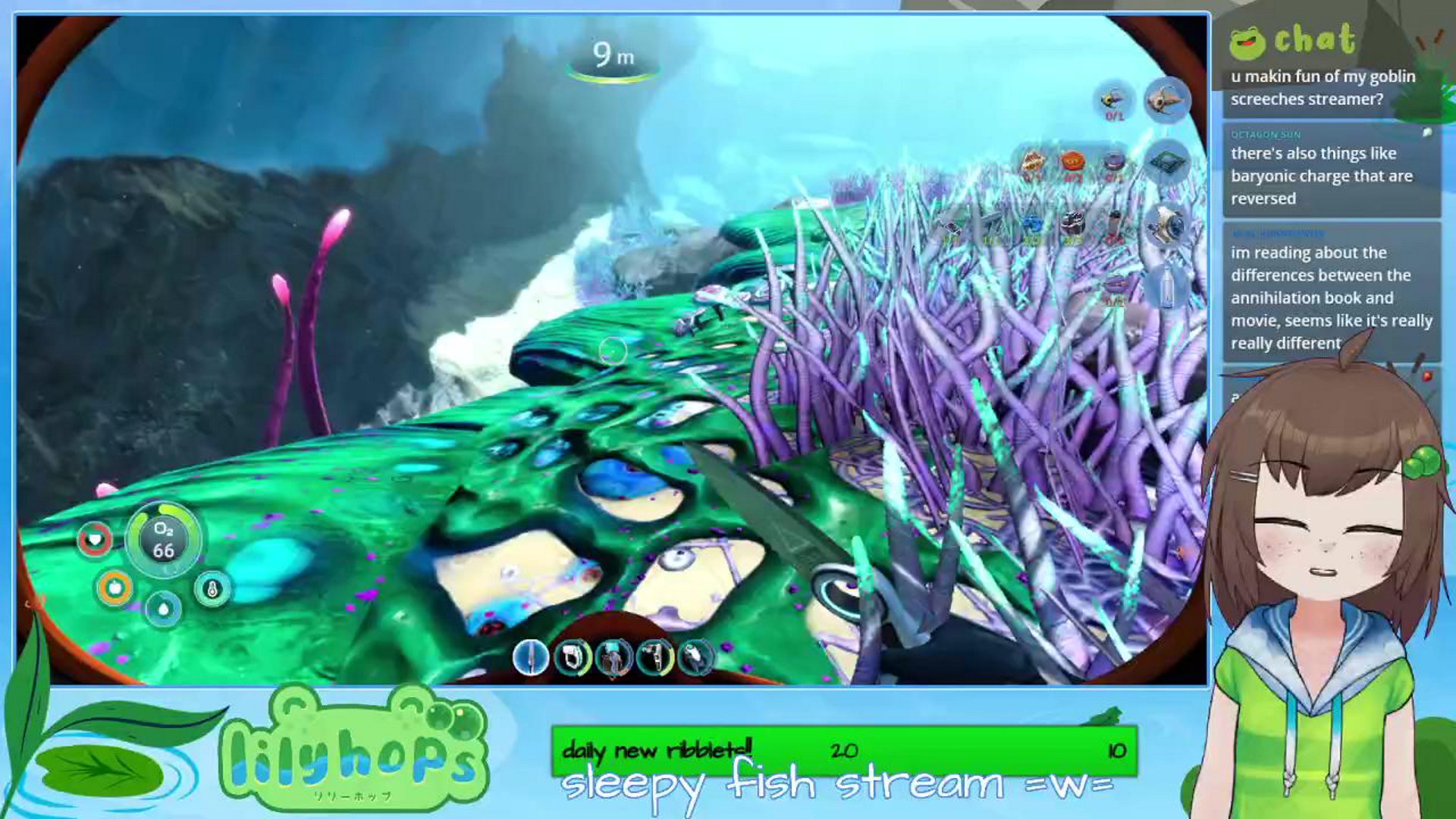Select the survival knife hotbar slot

531,657
